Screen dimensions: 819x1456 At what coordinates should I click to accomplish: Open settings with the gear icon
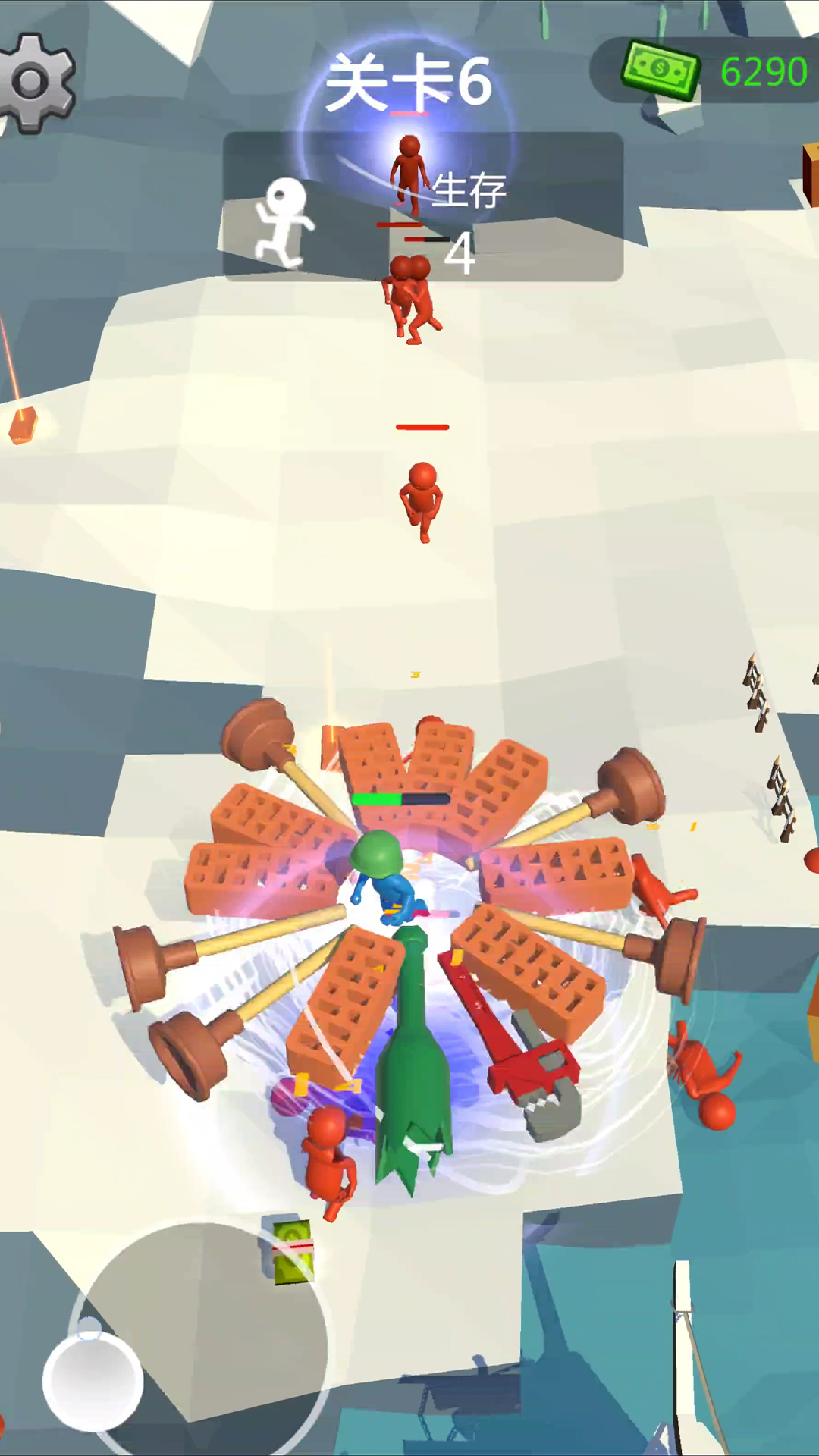tap(34, 82)
